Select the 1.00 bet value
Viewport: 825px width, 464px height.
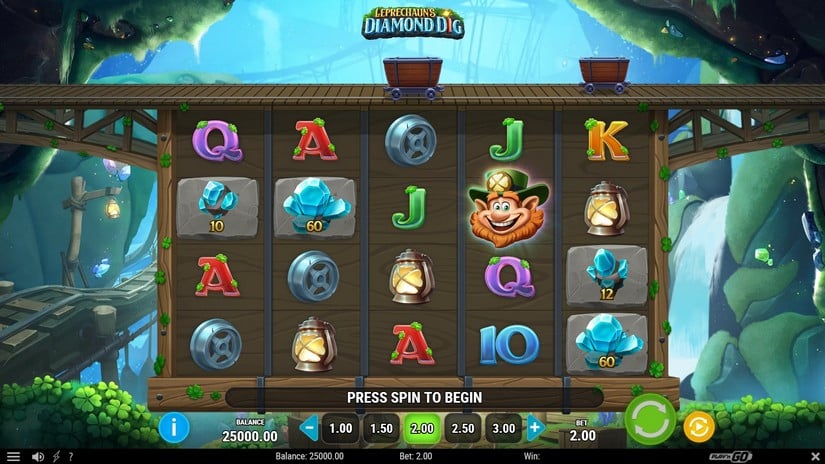pos(341,428)
